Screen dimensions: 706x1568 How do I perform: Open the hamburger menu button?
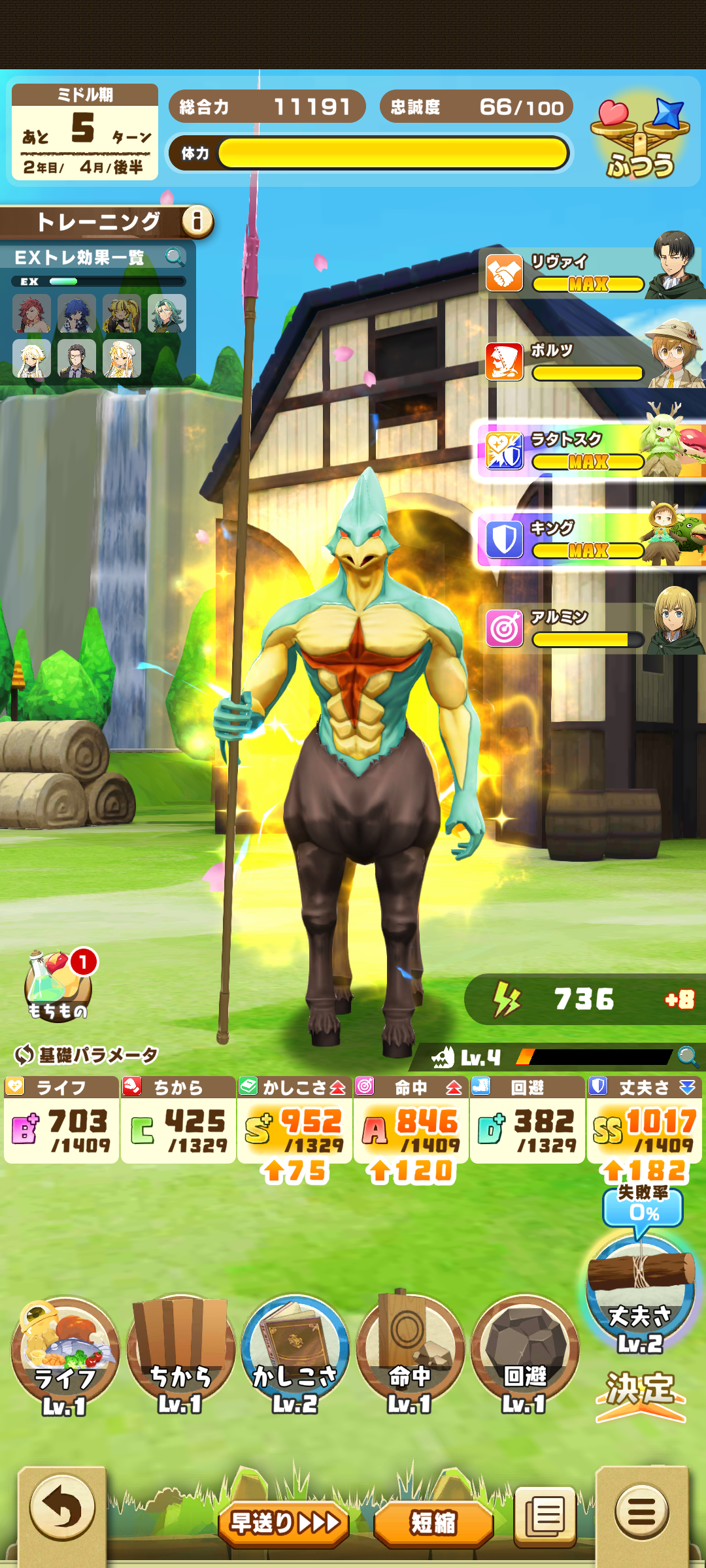pyautogui.click(x=641, y=1511)
